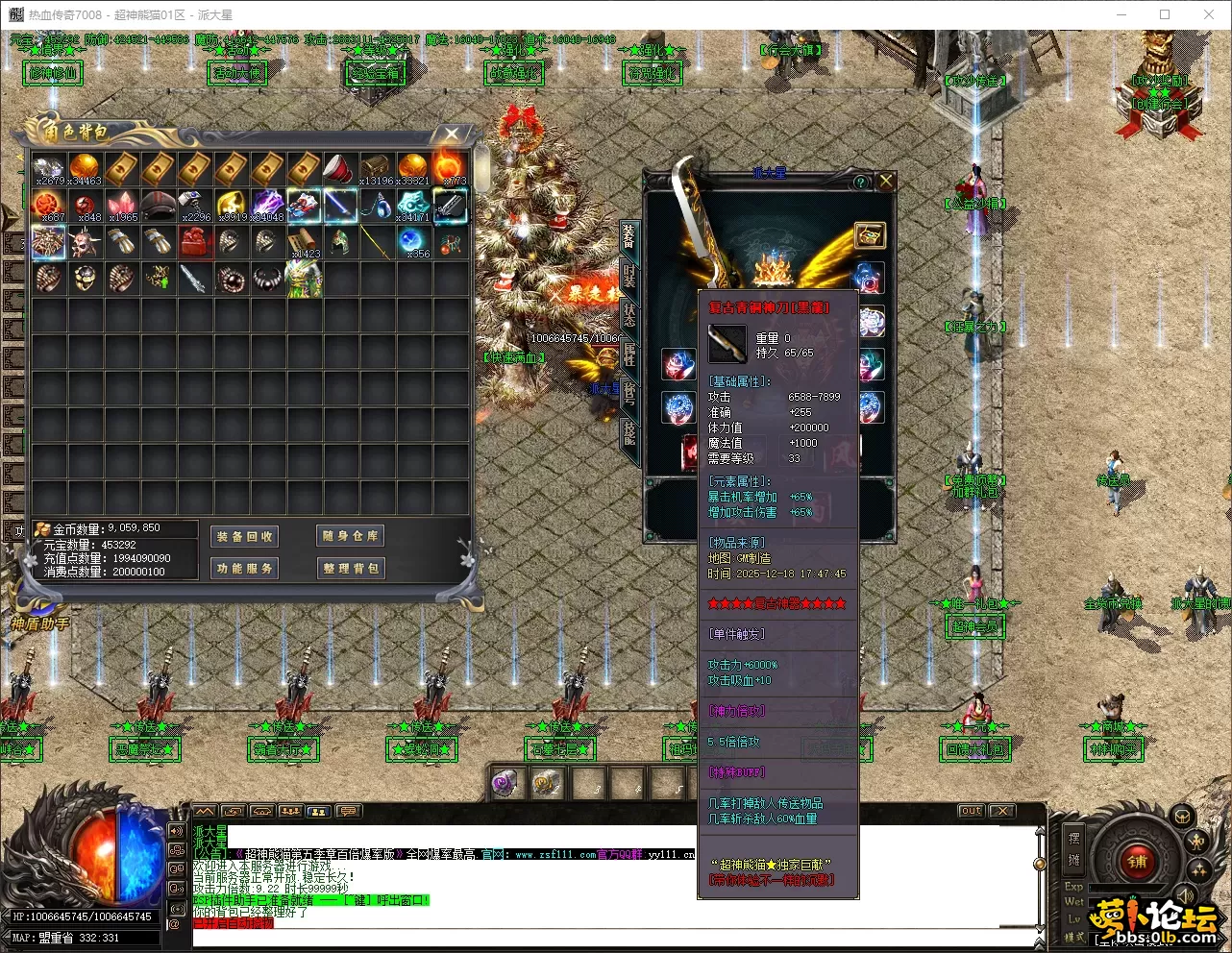Open the equipment panel help button
Screen dimensions: 1232x953
coord(861,182)
